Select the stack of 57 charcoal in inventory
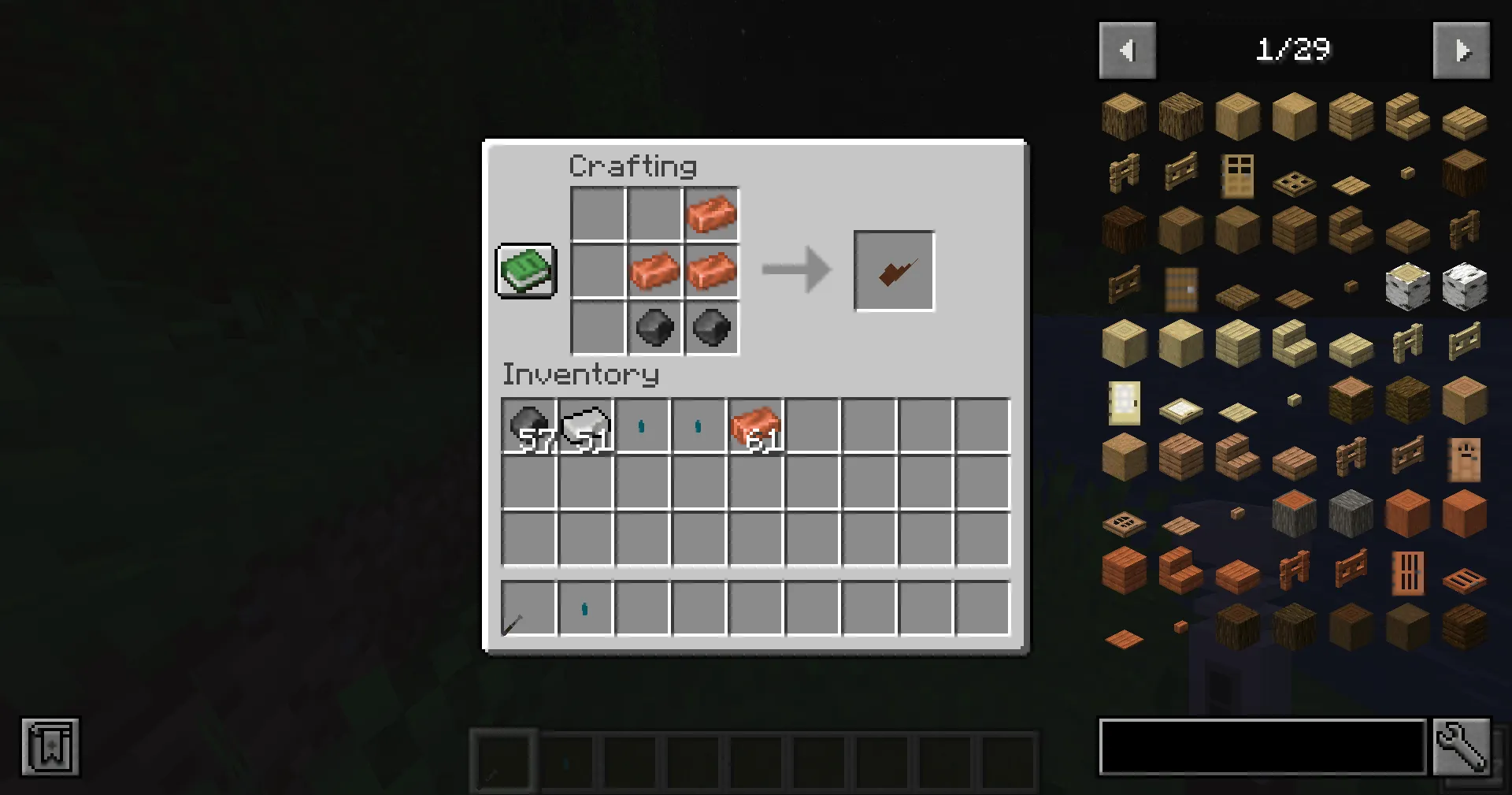This screenshot has height=795, width=1512. point(528,425)
